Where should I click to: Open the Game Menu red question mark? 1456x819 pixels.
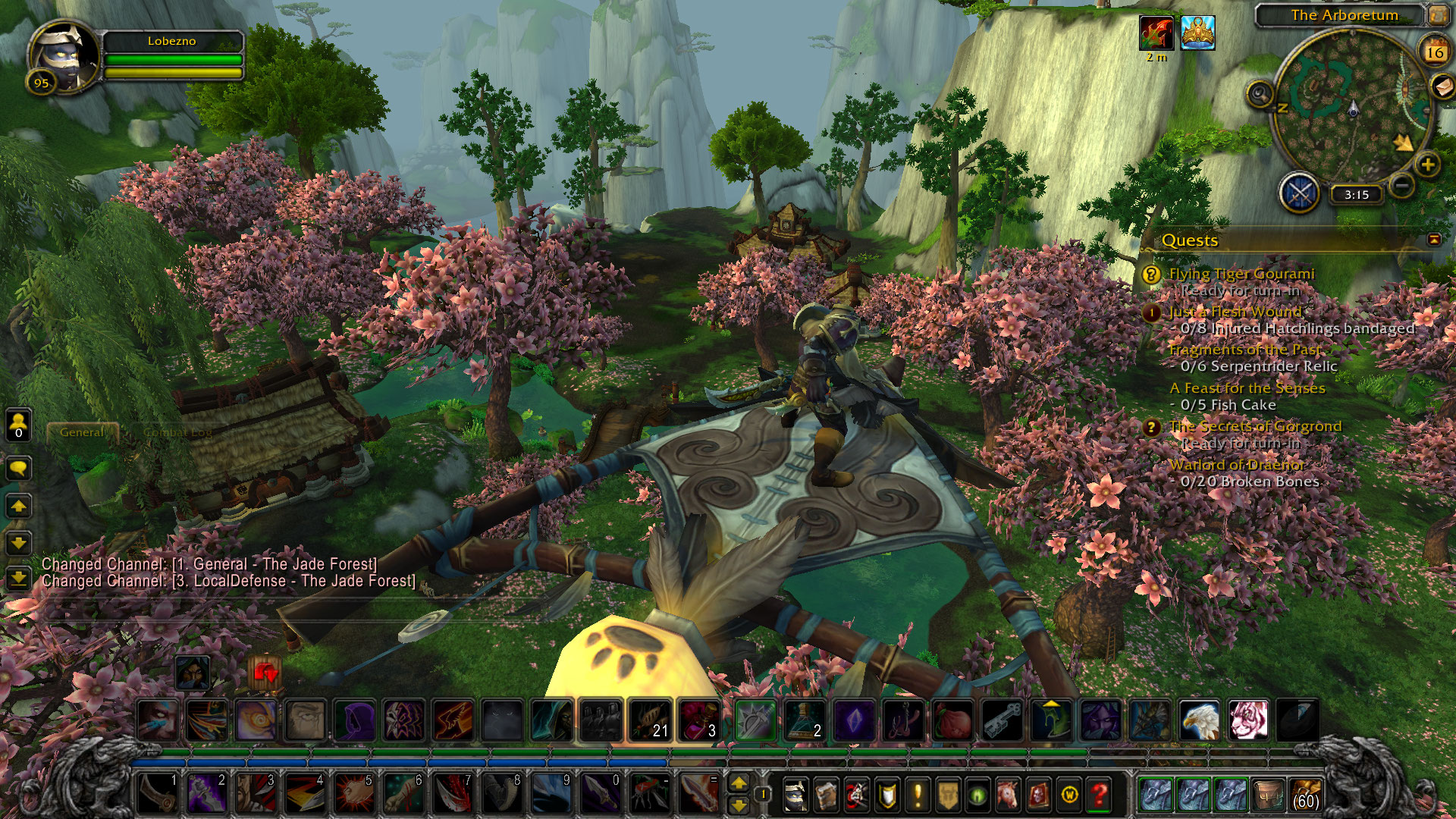point(1099,795)
